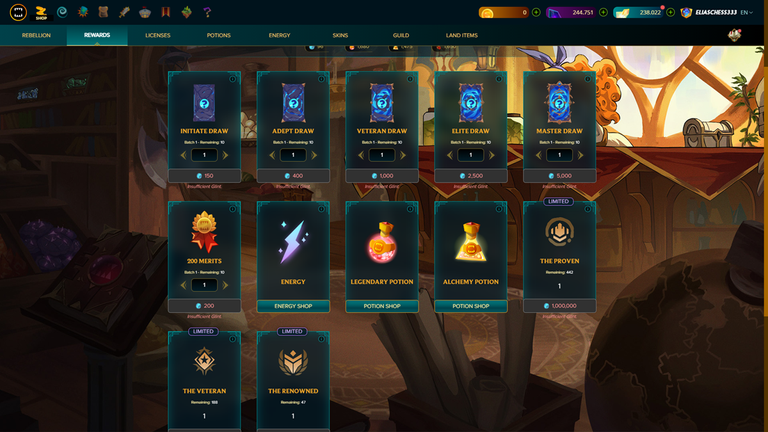Click the Energy Shop button
Screen dimensions: 768x432
(293, 306)
